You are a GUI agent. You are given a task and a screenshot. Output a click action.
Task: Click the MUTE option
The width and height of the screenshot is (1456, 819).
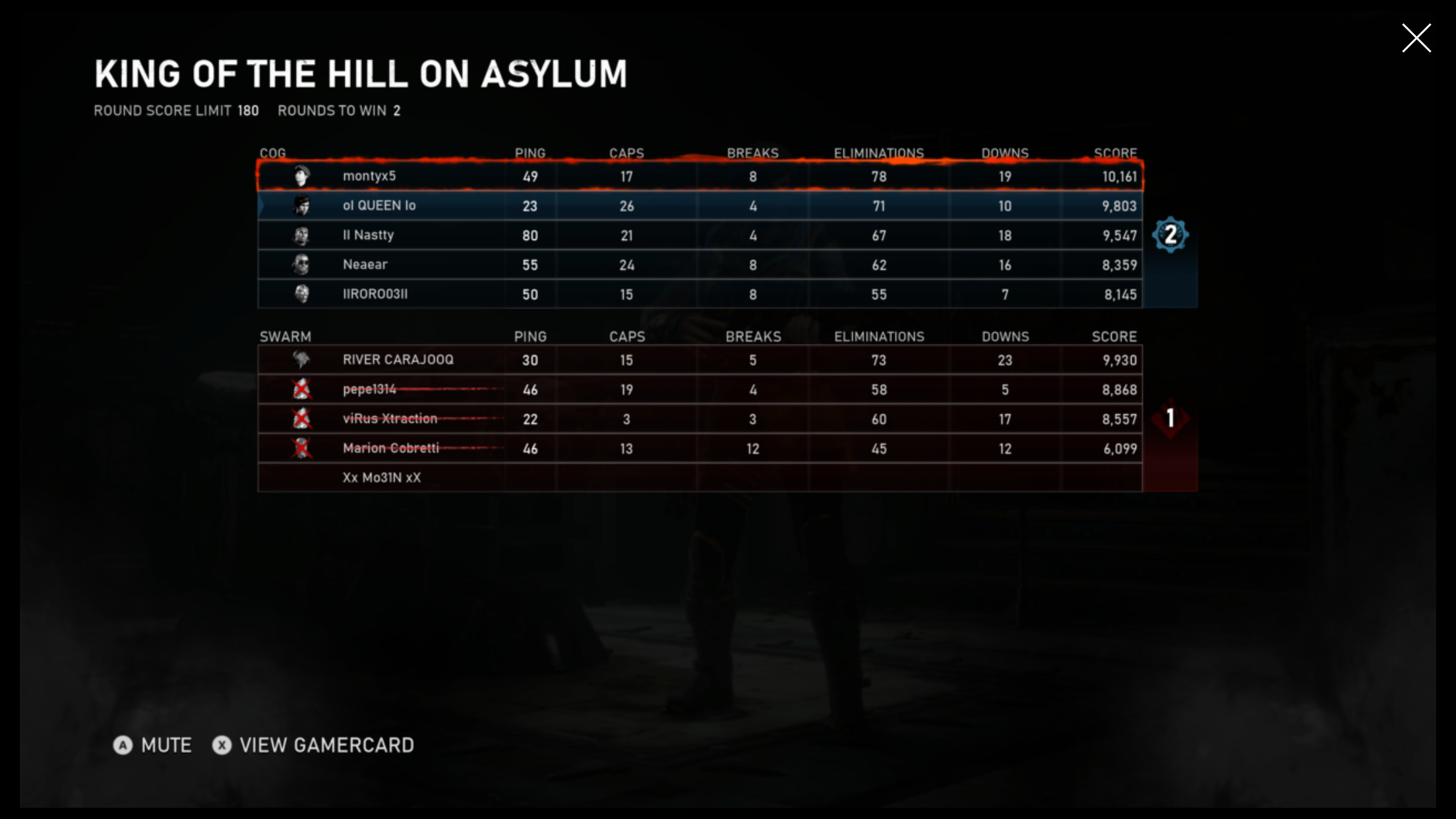pyautogui.click(x=153, y=745)
